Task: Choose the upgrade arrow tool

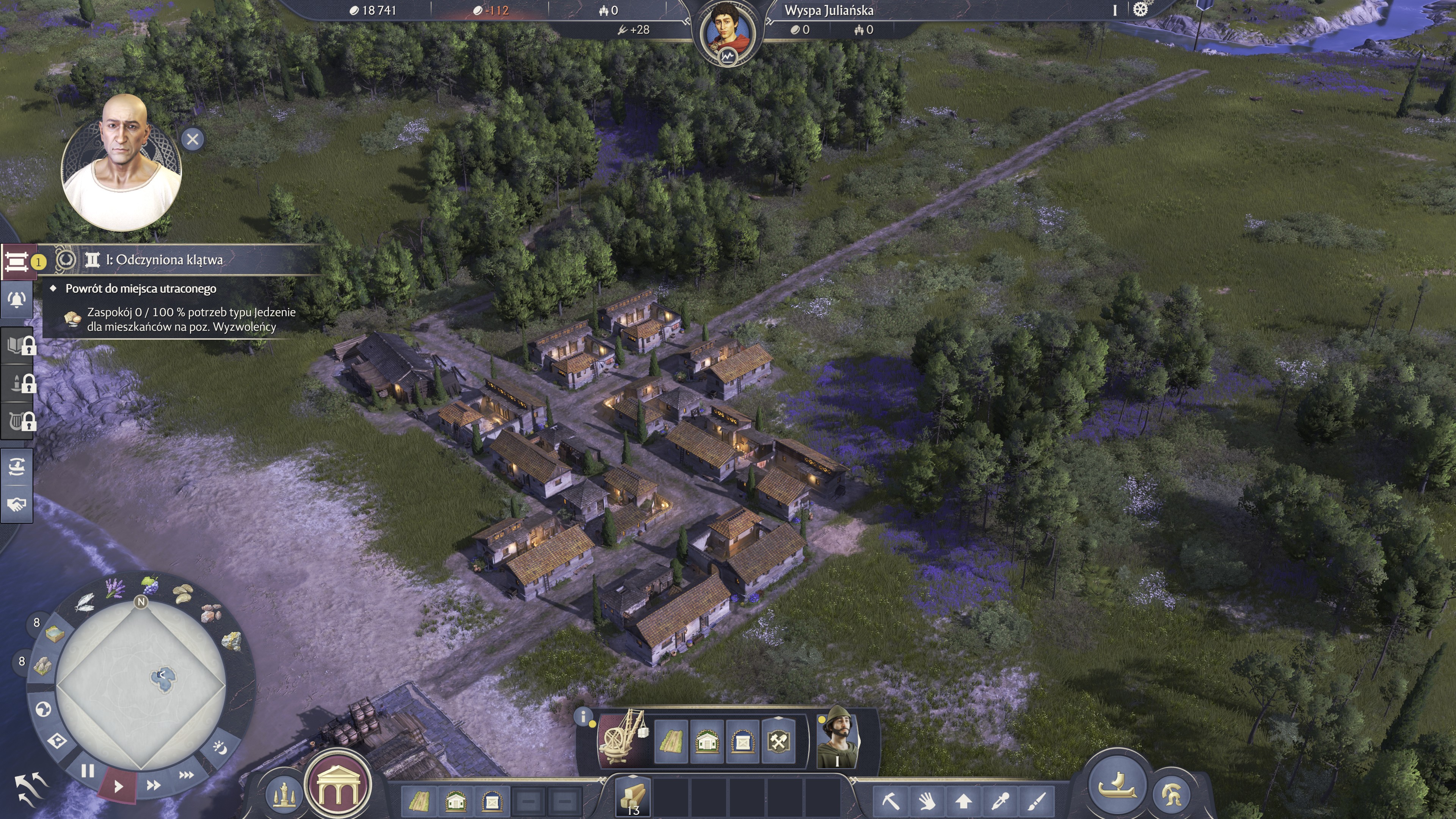Action: pos(964,801)
